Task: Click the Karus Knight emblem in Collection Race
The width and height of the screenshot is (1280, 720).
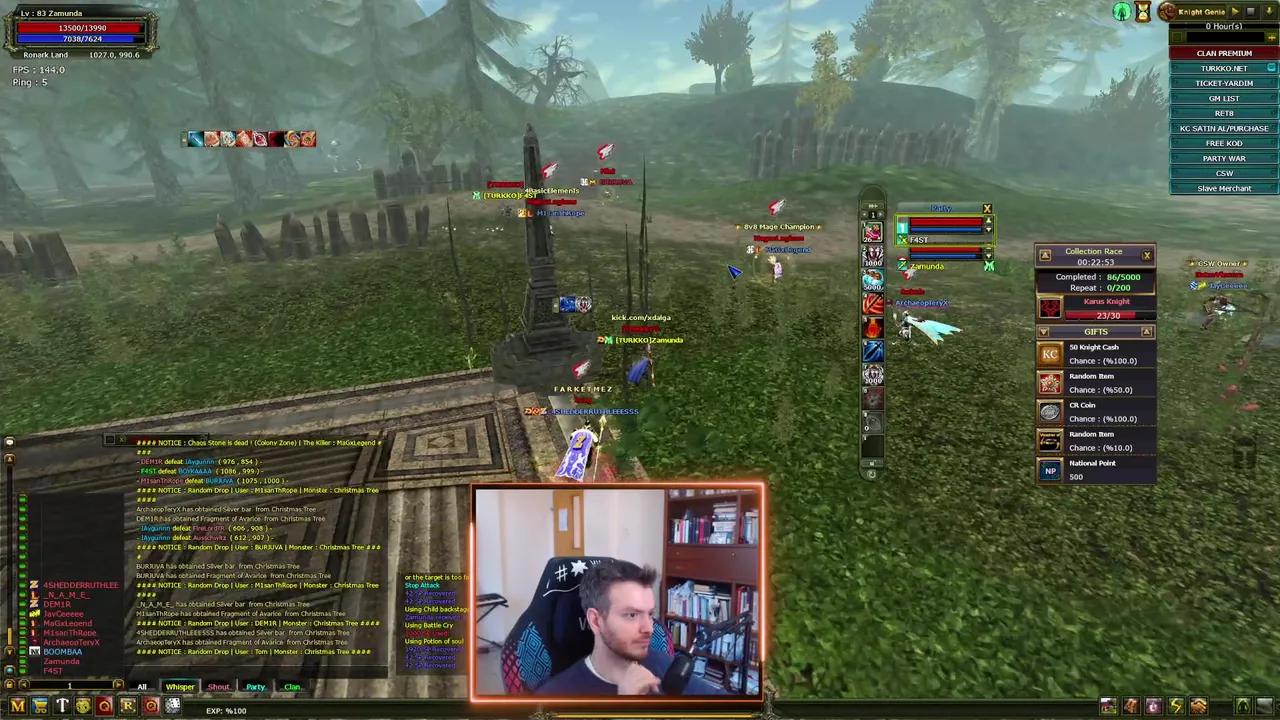Action: pos(1049,308)
